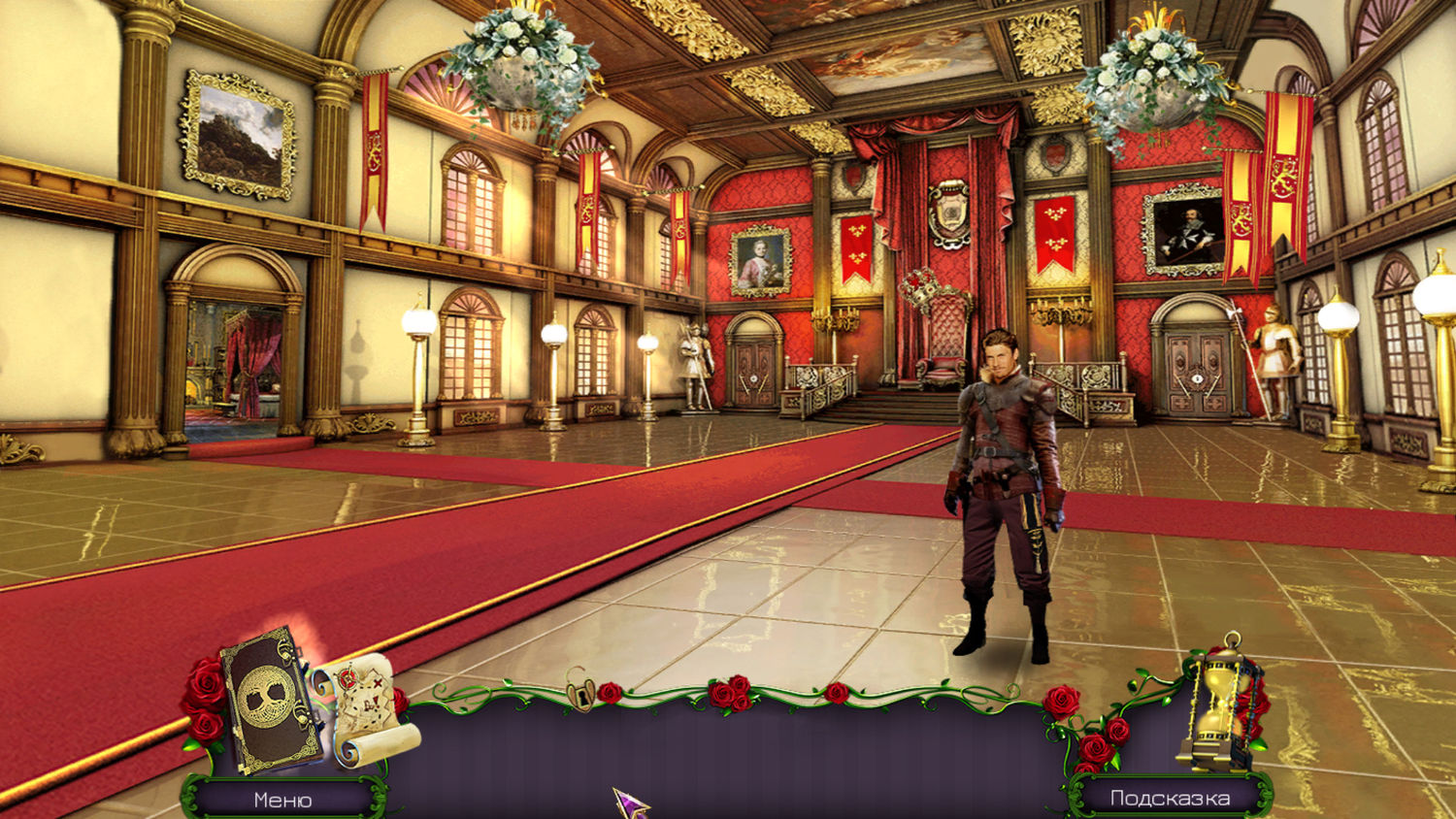Toggle the padlock on the inventory panel
The height and width of the screenshot is (819, 1456).
click(580, 692)
